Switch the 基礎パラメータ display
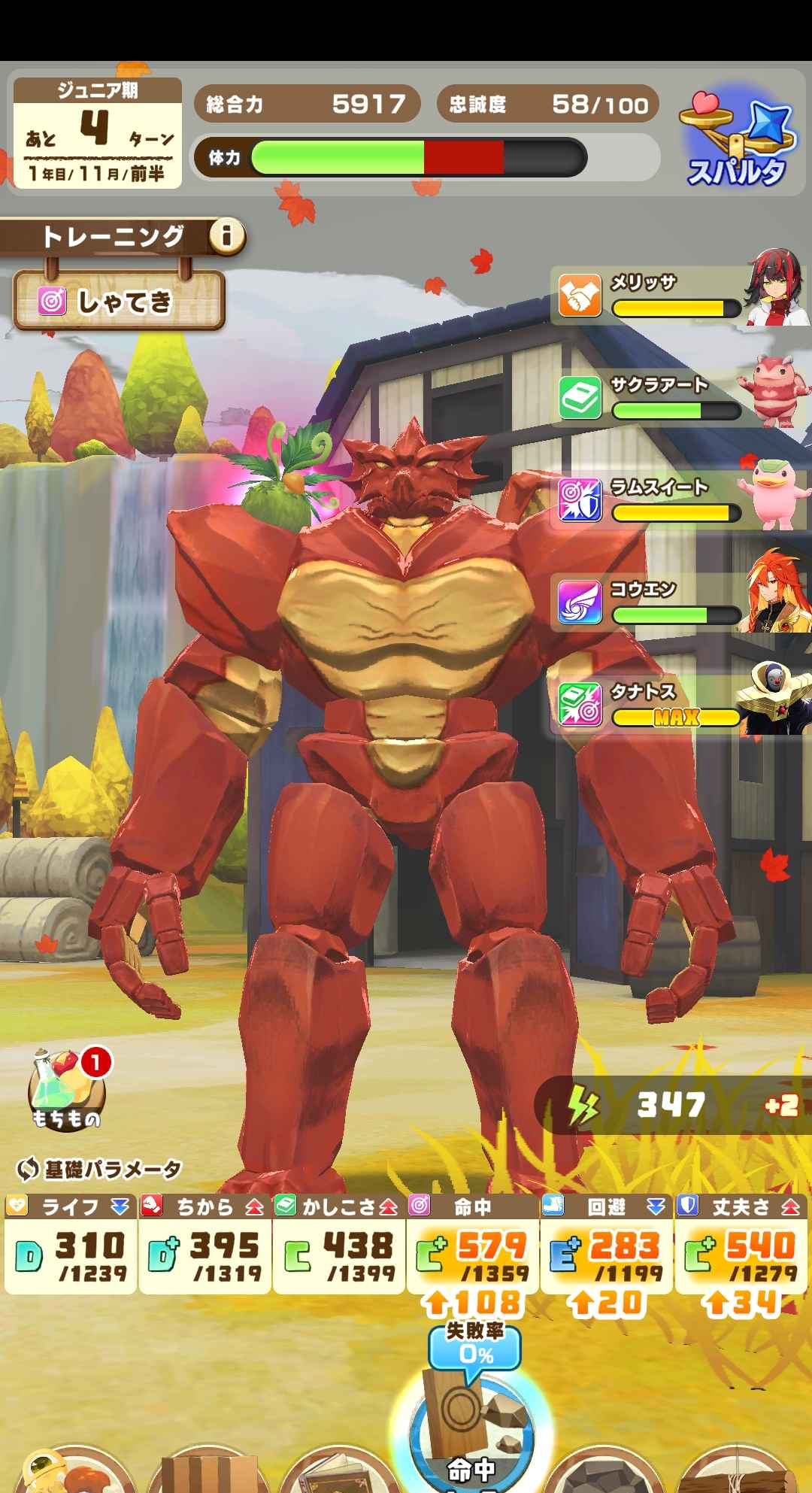This screenshot has width=812, height=1493. pos(99,1169)
